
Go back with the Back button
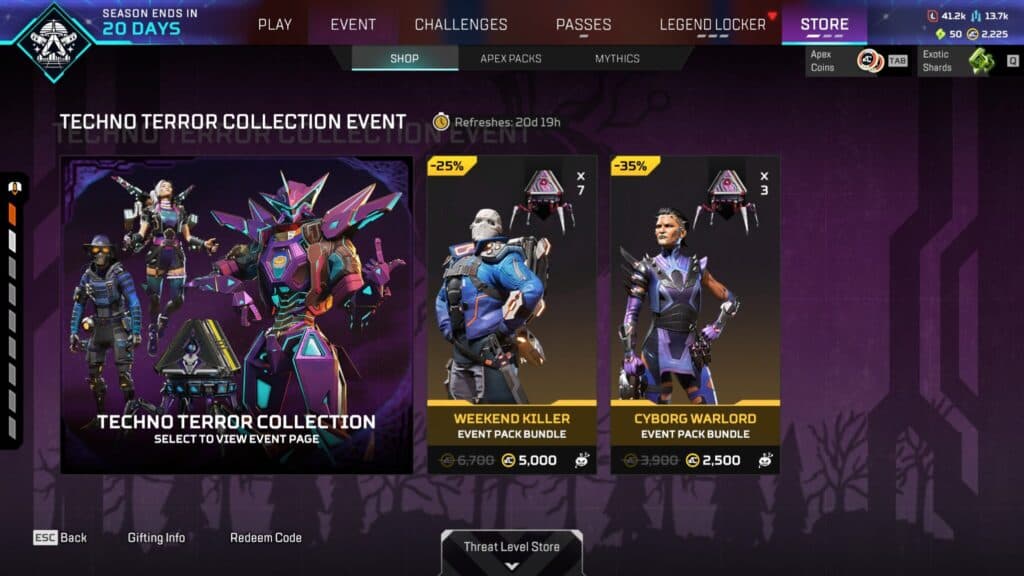tap(60, 538)
